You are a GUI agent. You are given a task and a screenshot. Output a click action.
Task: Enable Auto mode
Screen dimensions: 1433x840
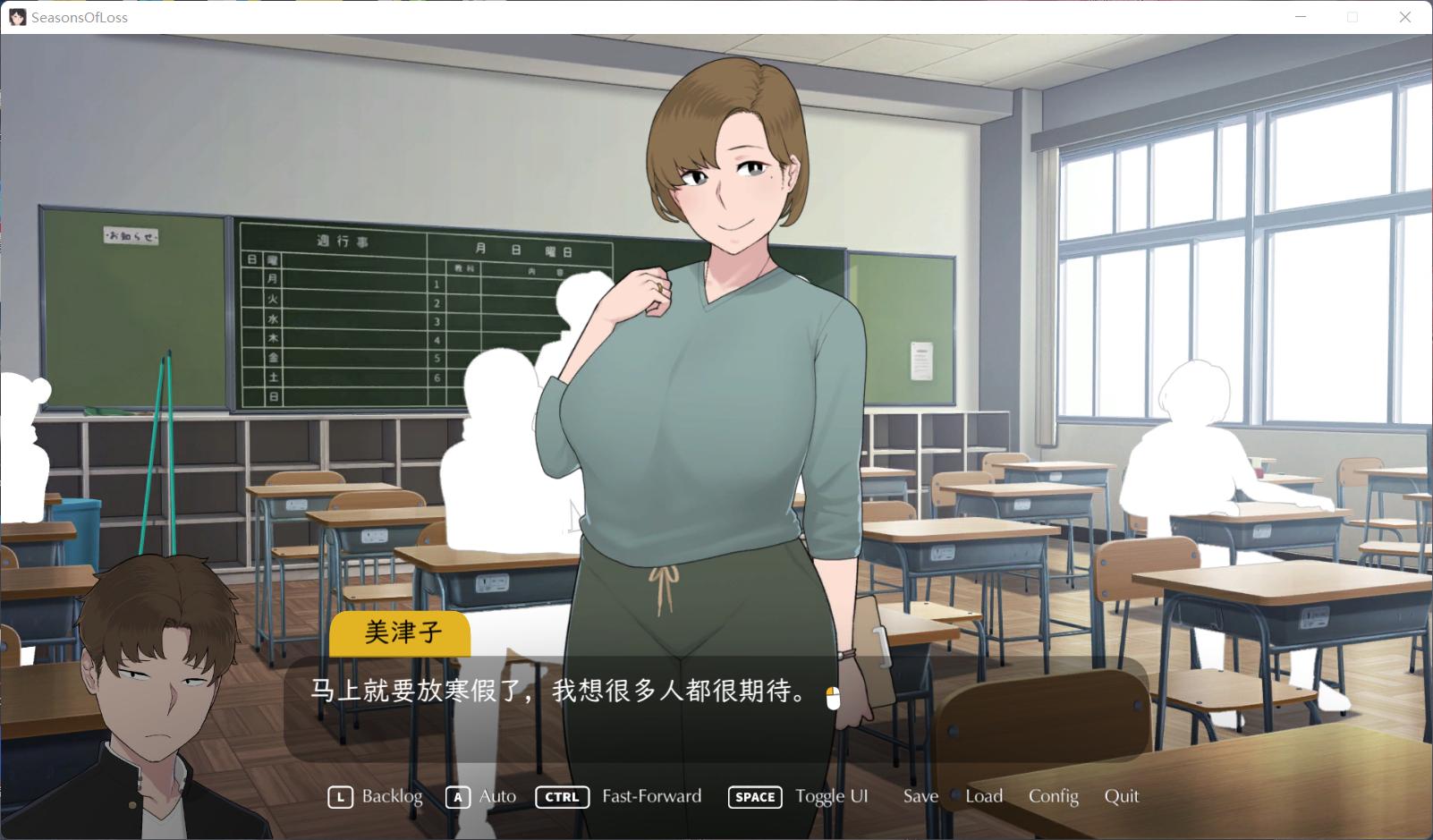point(496,796)
